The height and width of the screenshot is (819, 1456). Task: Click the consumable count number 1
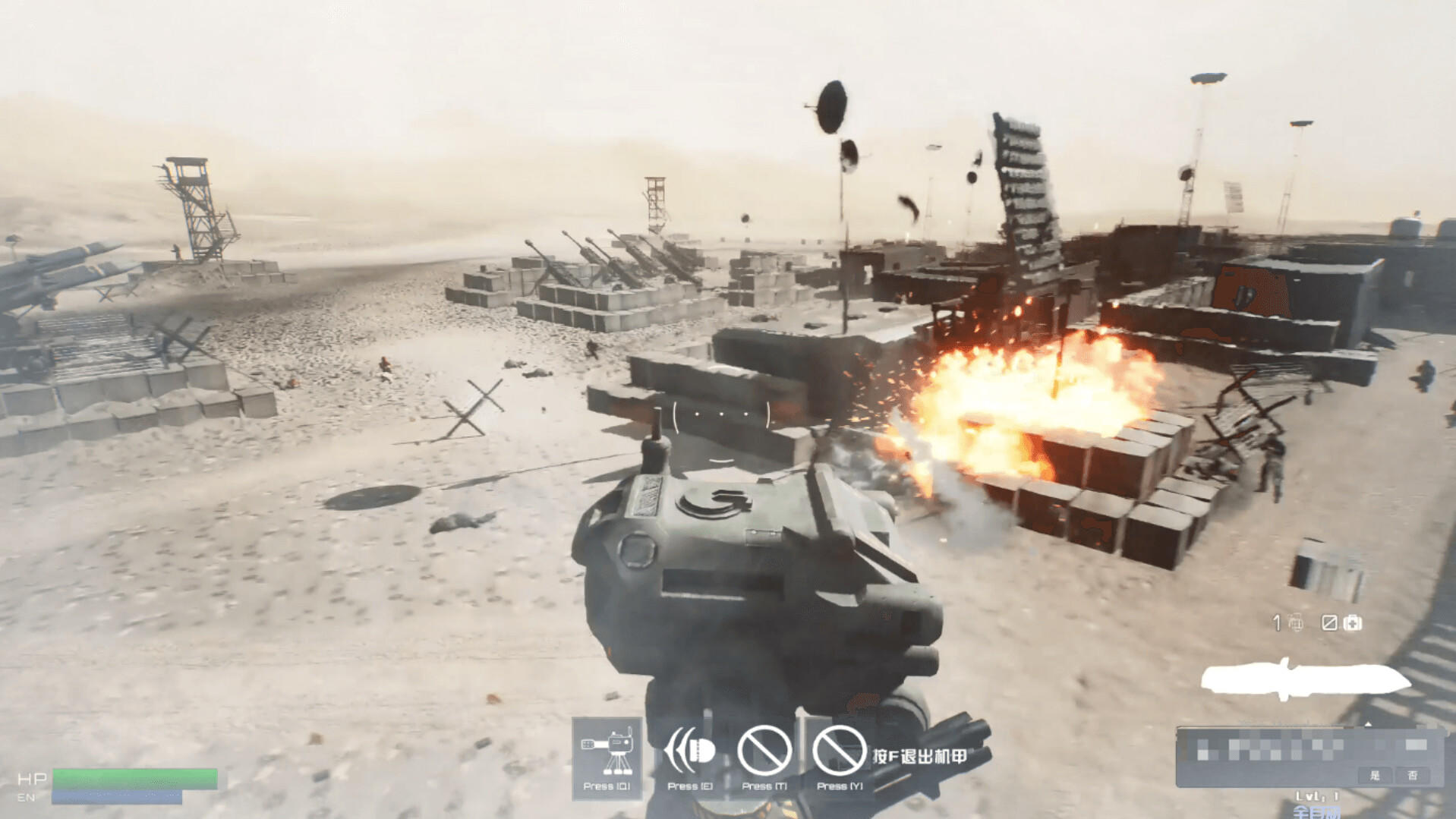1276,622
